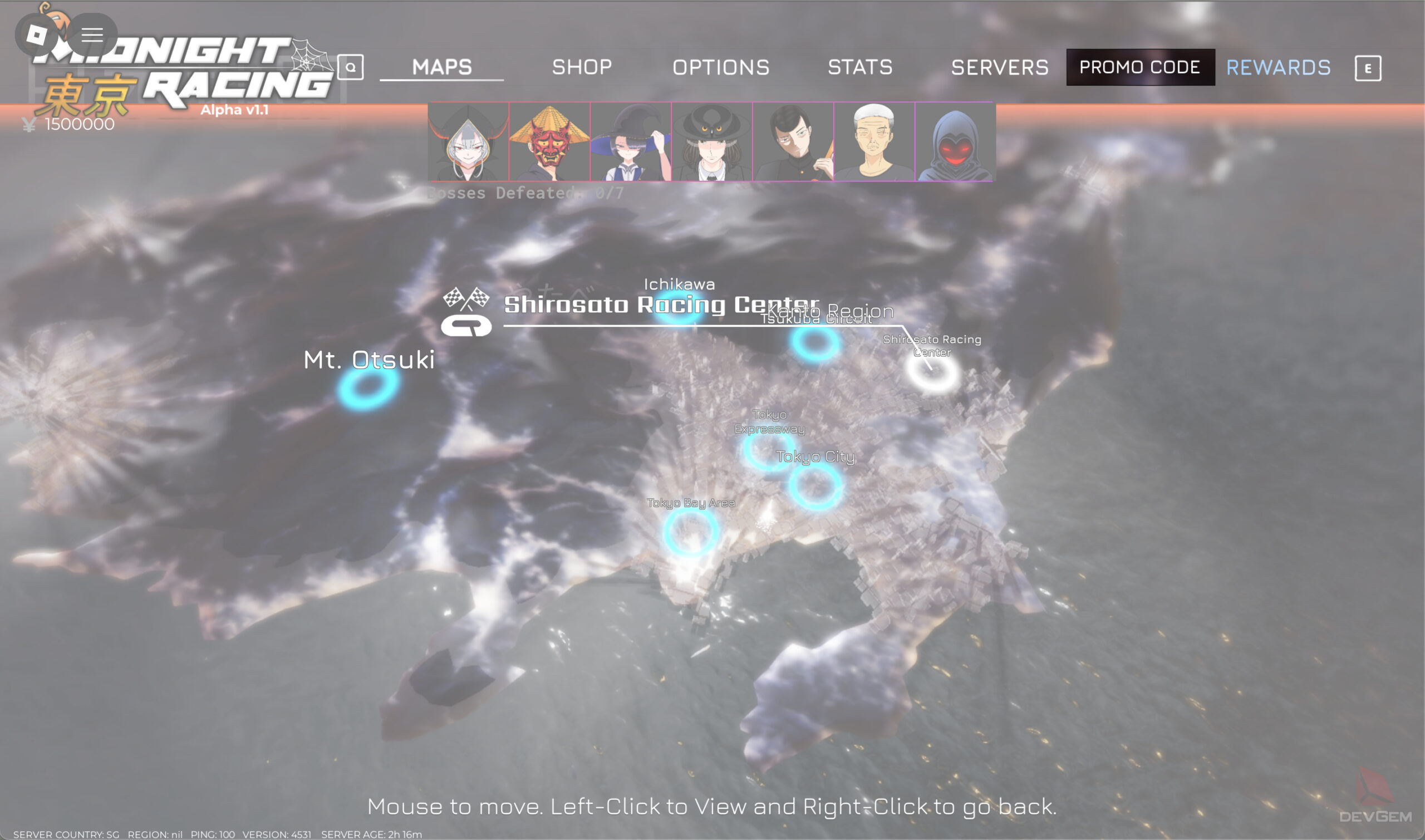
Task: Open the hamburger menu
Action: pyautogui.click(x=91, y=35)
